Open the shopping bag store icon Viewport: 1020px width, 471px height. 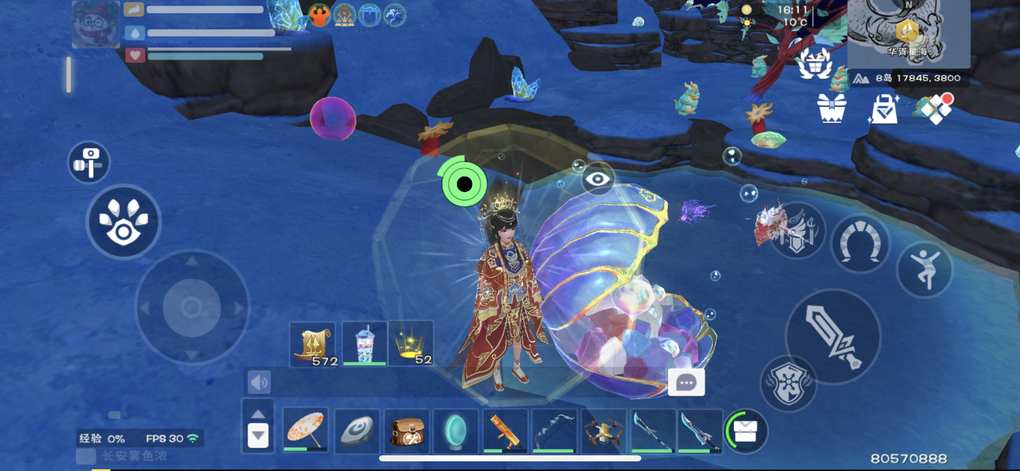(x=883, y=109)
